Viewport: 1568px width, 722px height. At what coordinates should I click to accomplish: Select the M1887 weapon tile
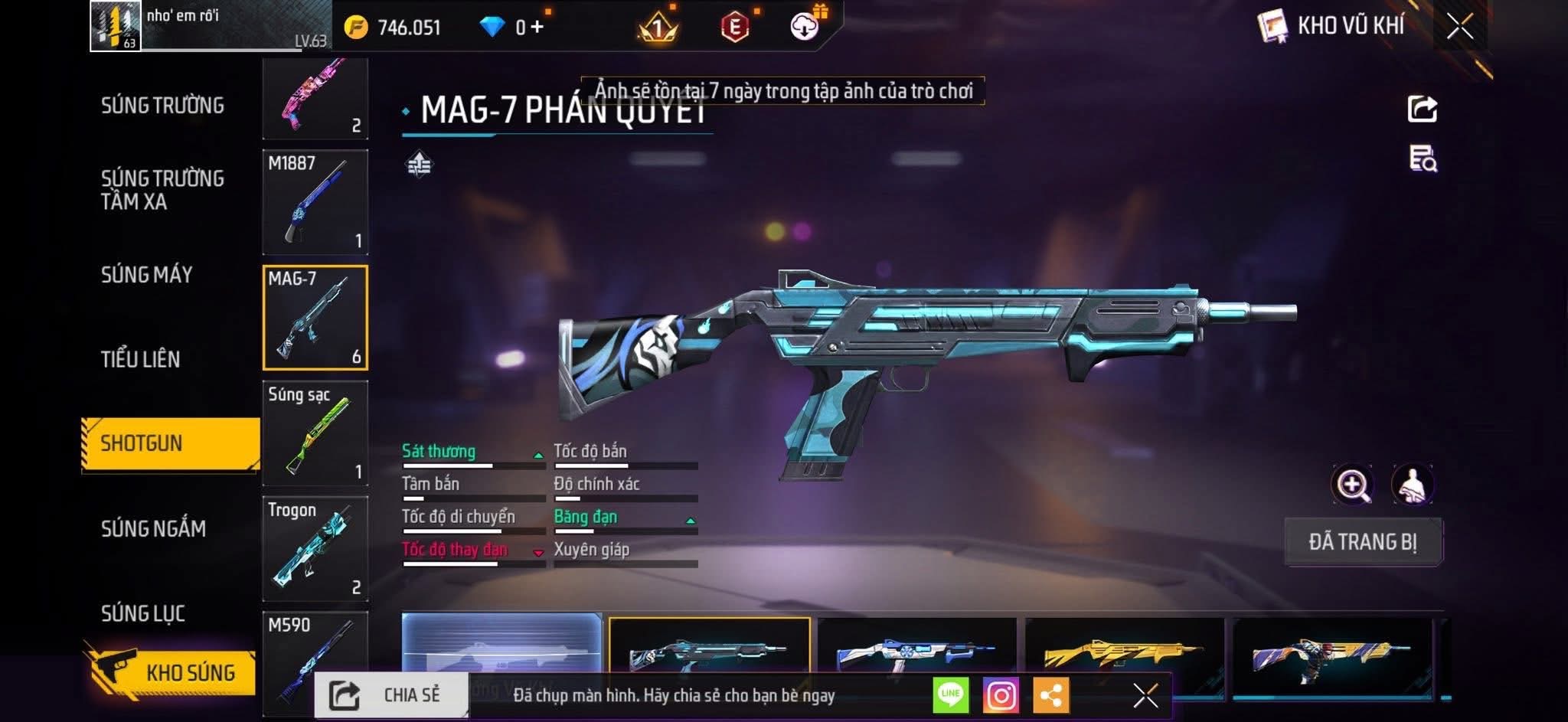point(315,202)
